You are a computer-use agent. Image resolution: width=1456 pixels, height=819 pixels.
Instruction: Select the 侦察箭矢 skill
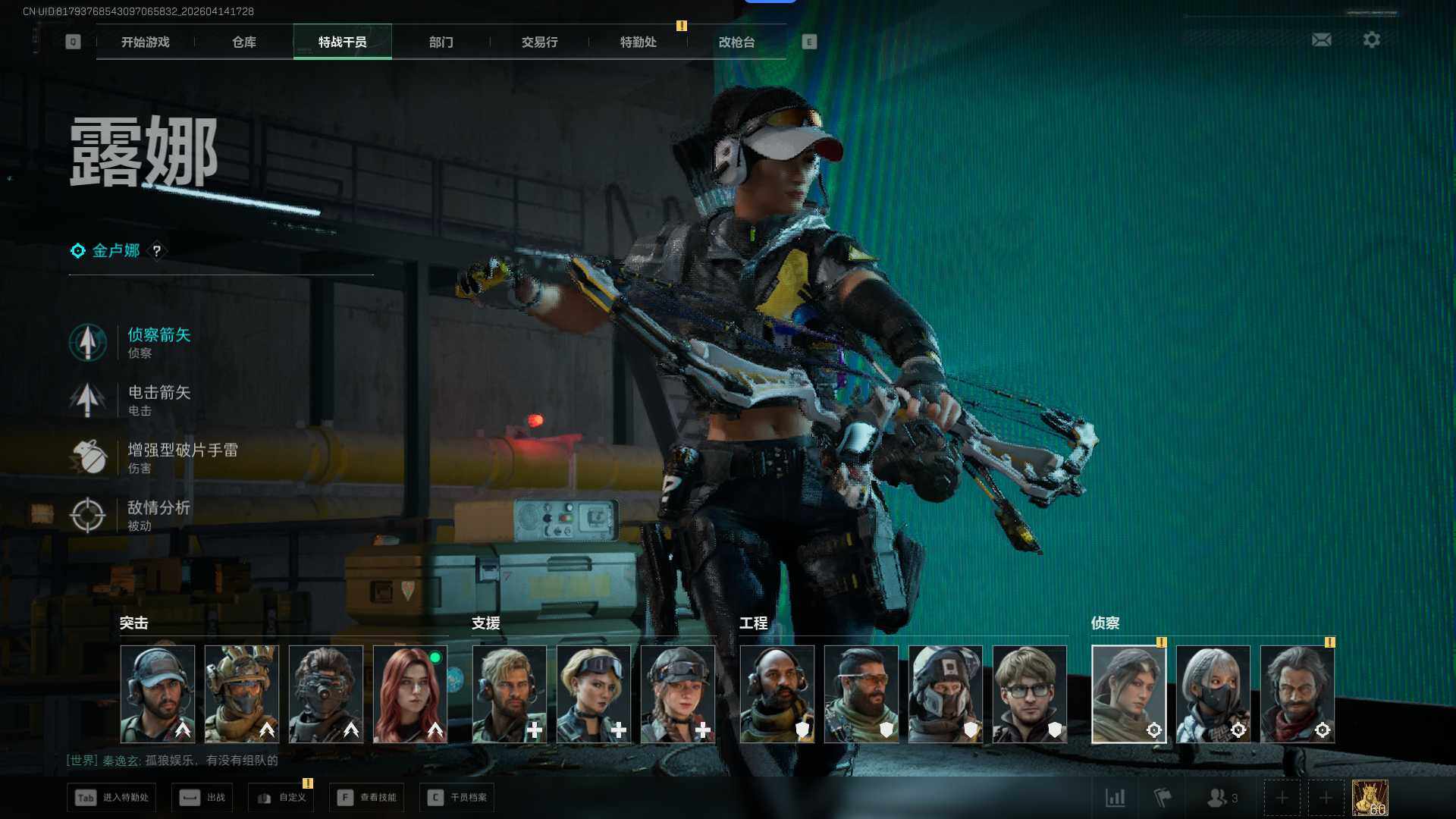point(158,341)
